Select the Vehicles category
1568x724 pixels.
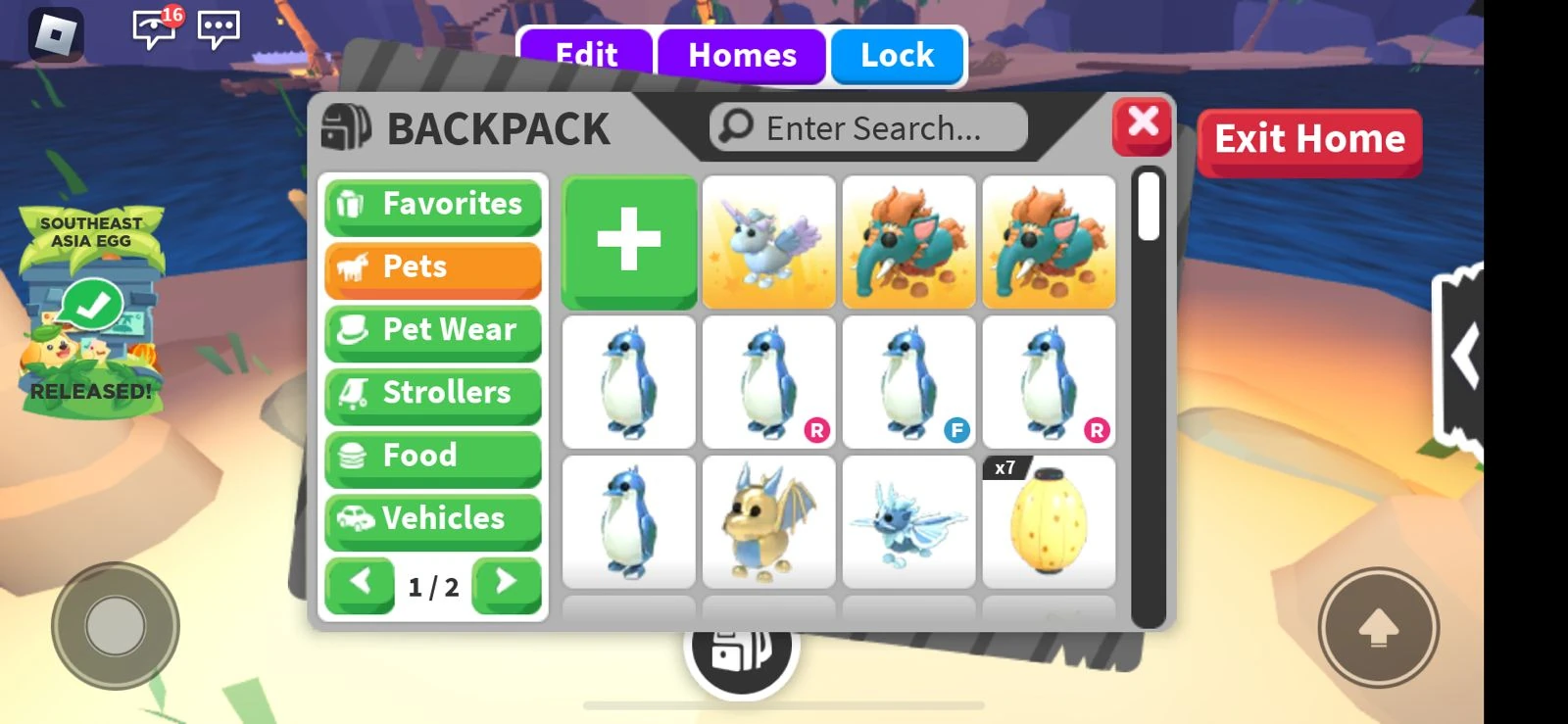[433, 519]
